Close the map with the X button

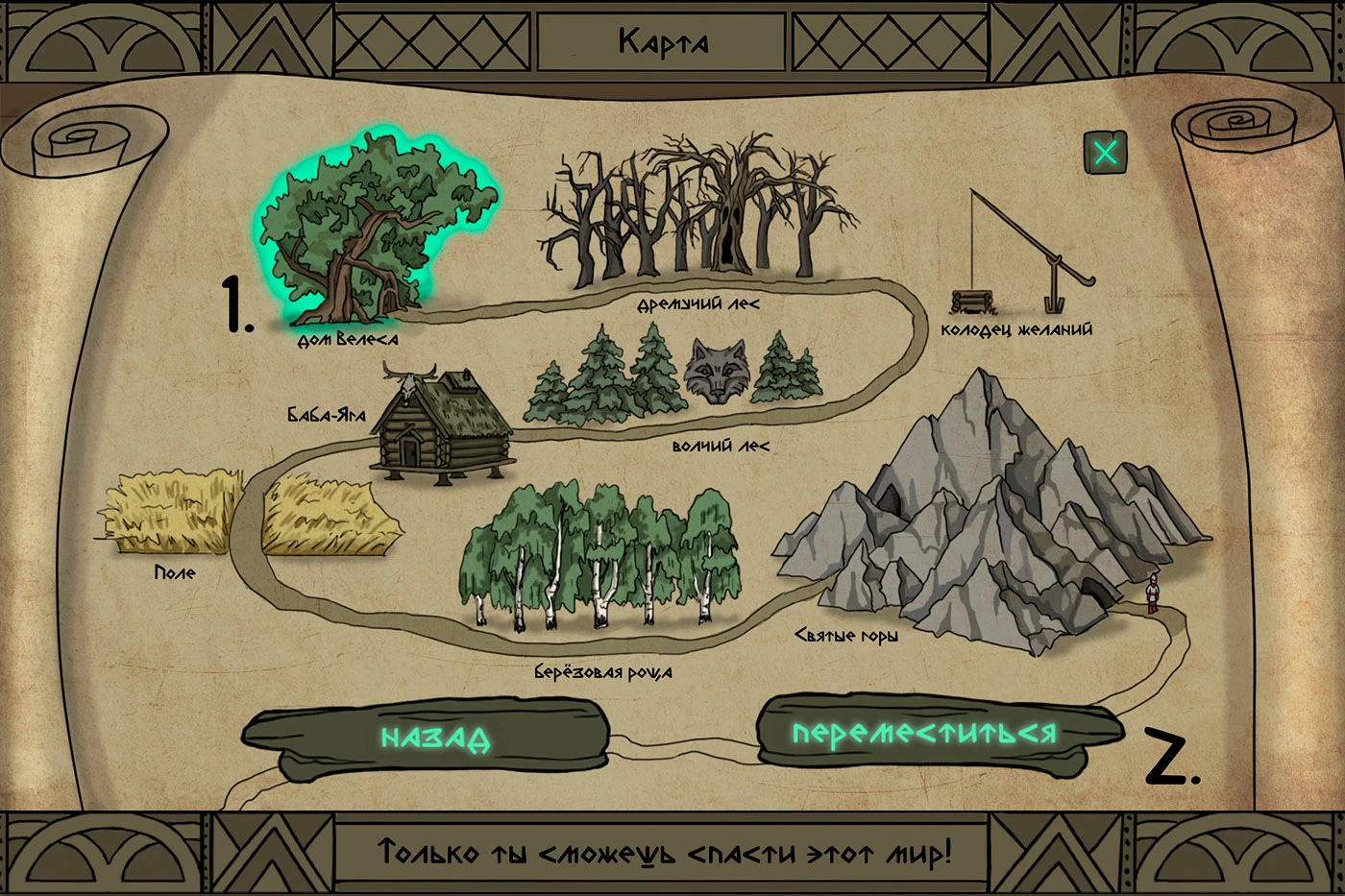coord(1105,153)
